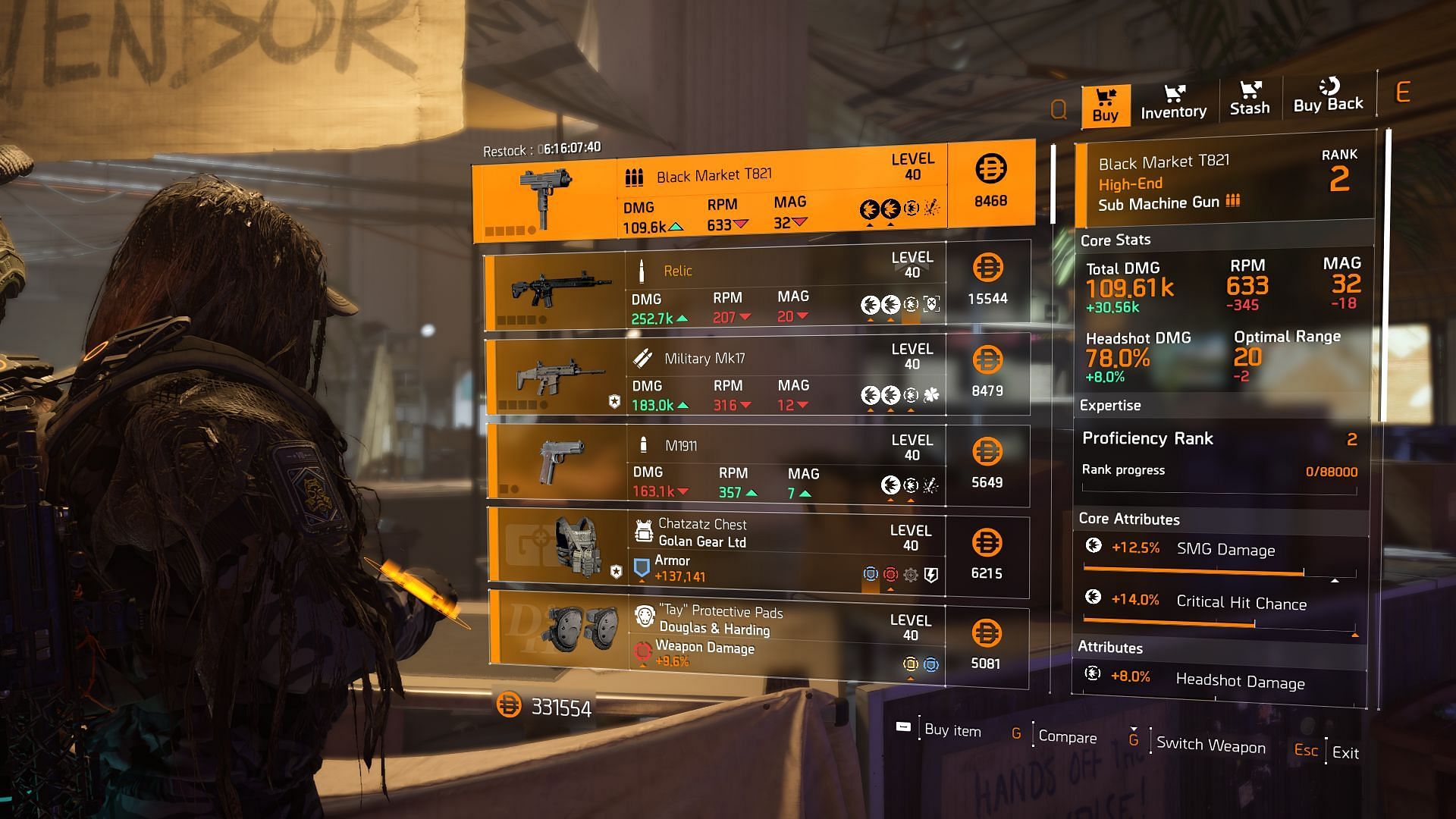Choose the Military Mk17 listing

point(757,377)
